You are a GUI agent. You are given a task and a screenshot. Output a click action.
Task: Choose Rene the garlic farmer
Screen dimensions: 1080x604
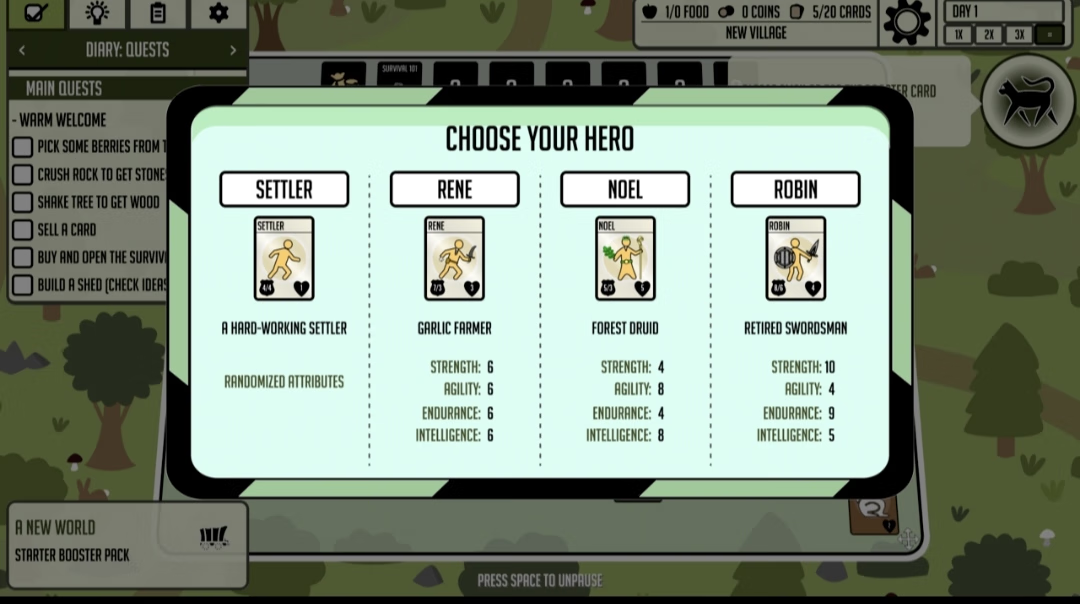[x=454, y=189]
